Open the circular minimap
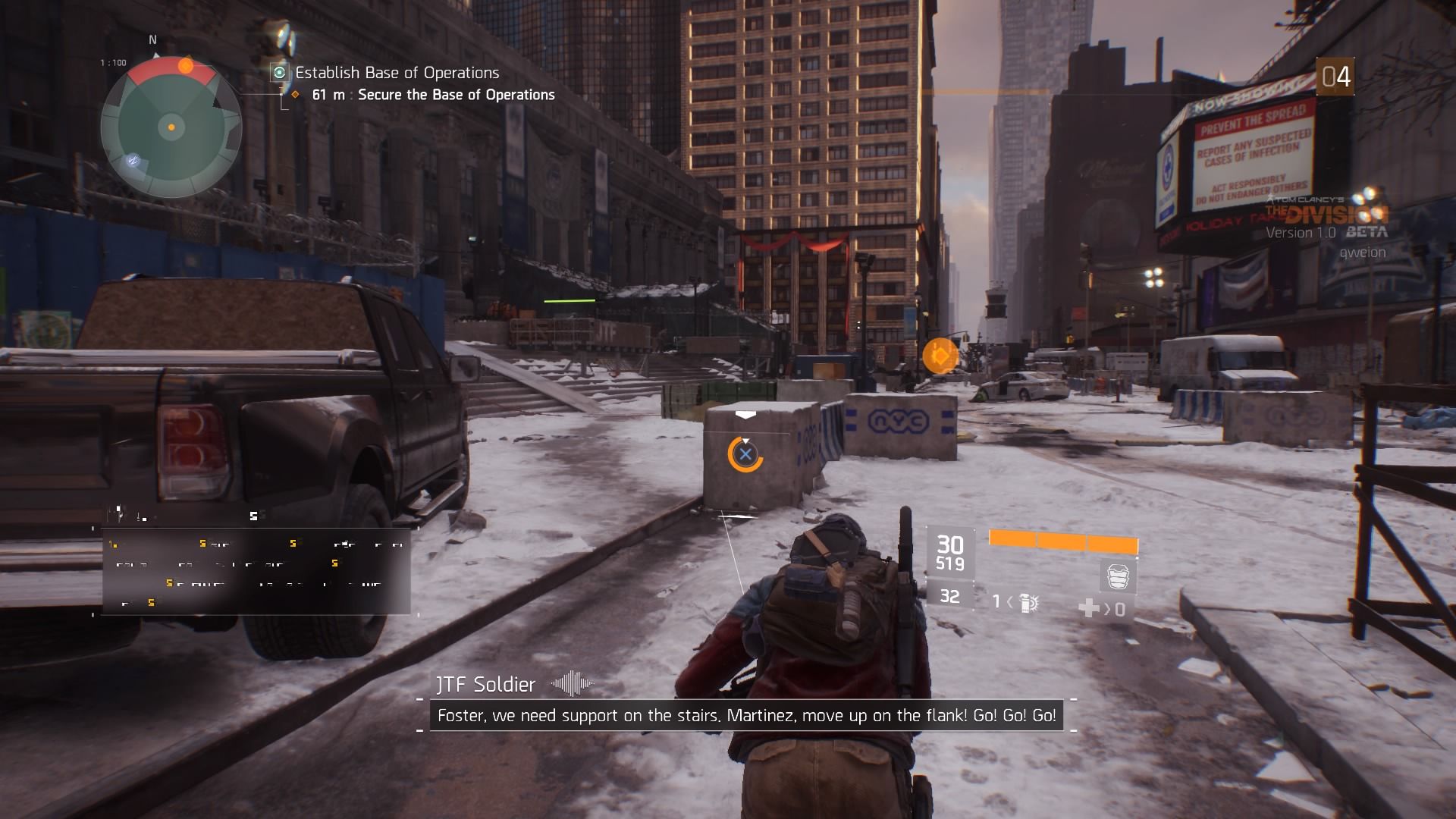Image resolution: width=1456 pixels, height=819 pixels. 171,127
